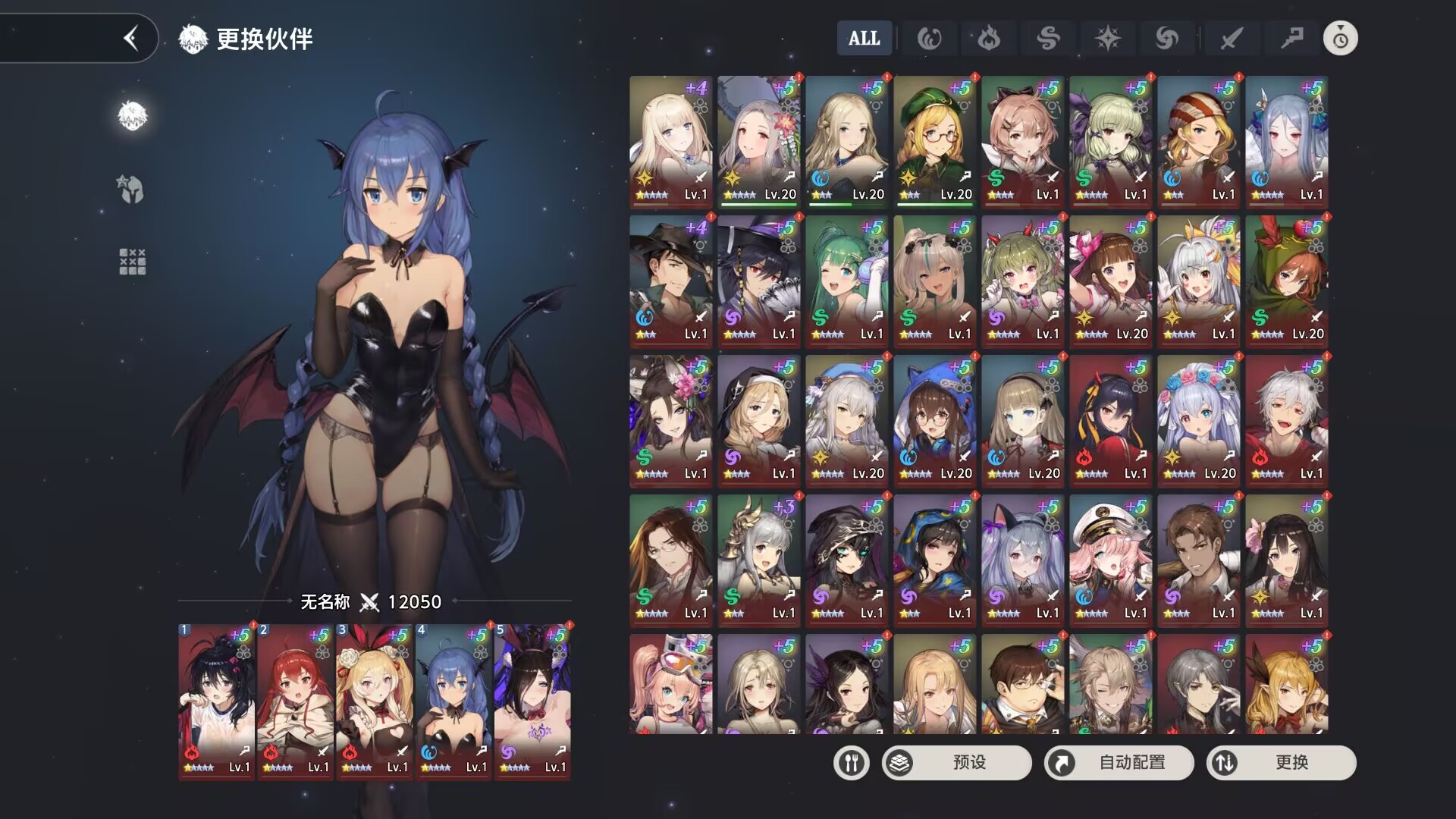Screen dimensions: 1456x819
Task: Select the pink-haired captain hat girl
Action: point(1110,560)
